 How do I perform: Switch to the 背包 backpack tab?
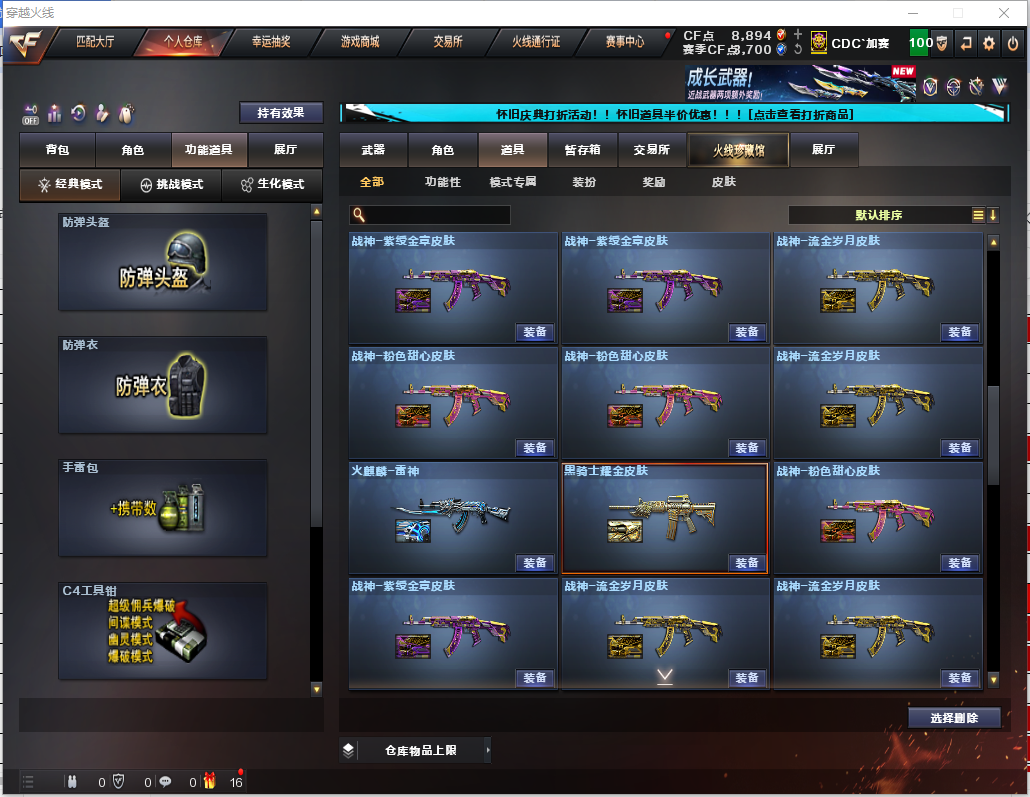click(x=57, y=150)
